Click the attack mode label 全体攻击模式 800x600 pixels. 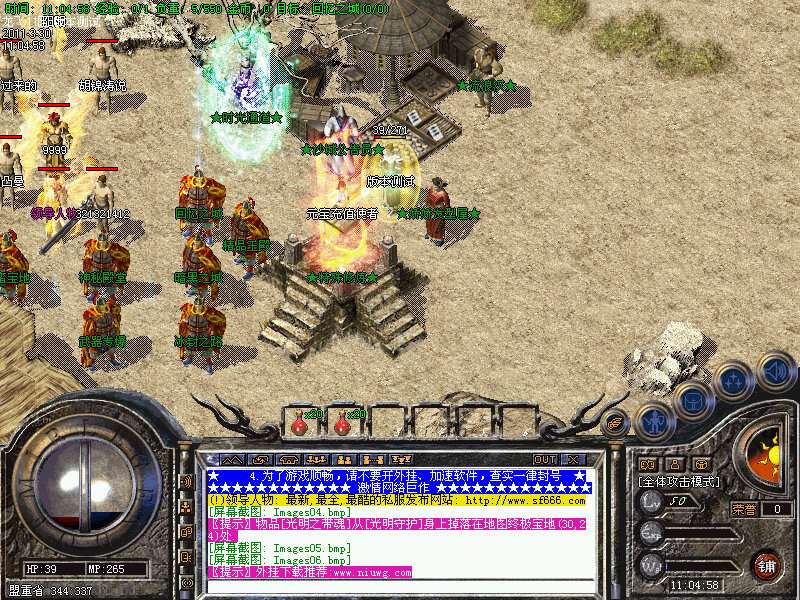680,481
